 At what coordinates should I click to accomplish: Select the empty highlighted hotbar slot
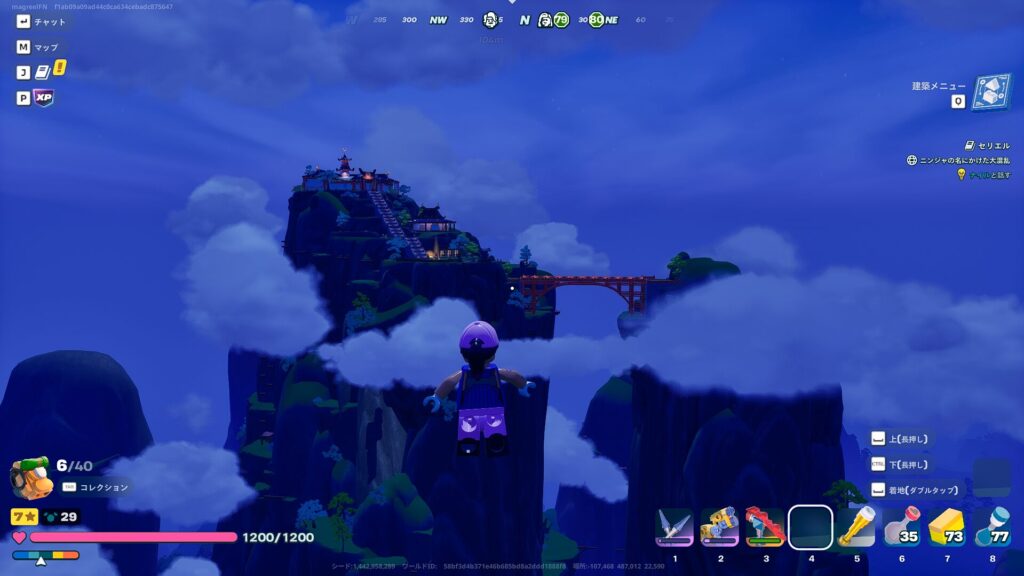pyautogui.click(x=811, y=527)
